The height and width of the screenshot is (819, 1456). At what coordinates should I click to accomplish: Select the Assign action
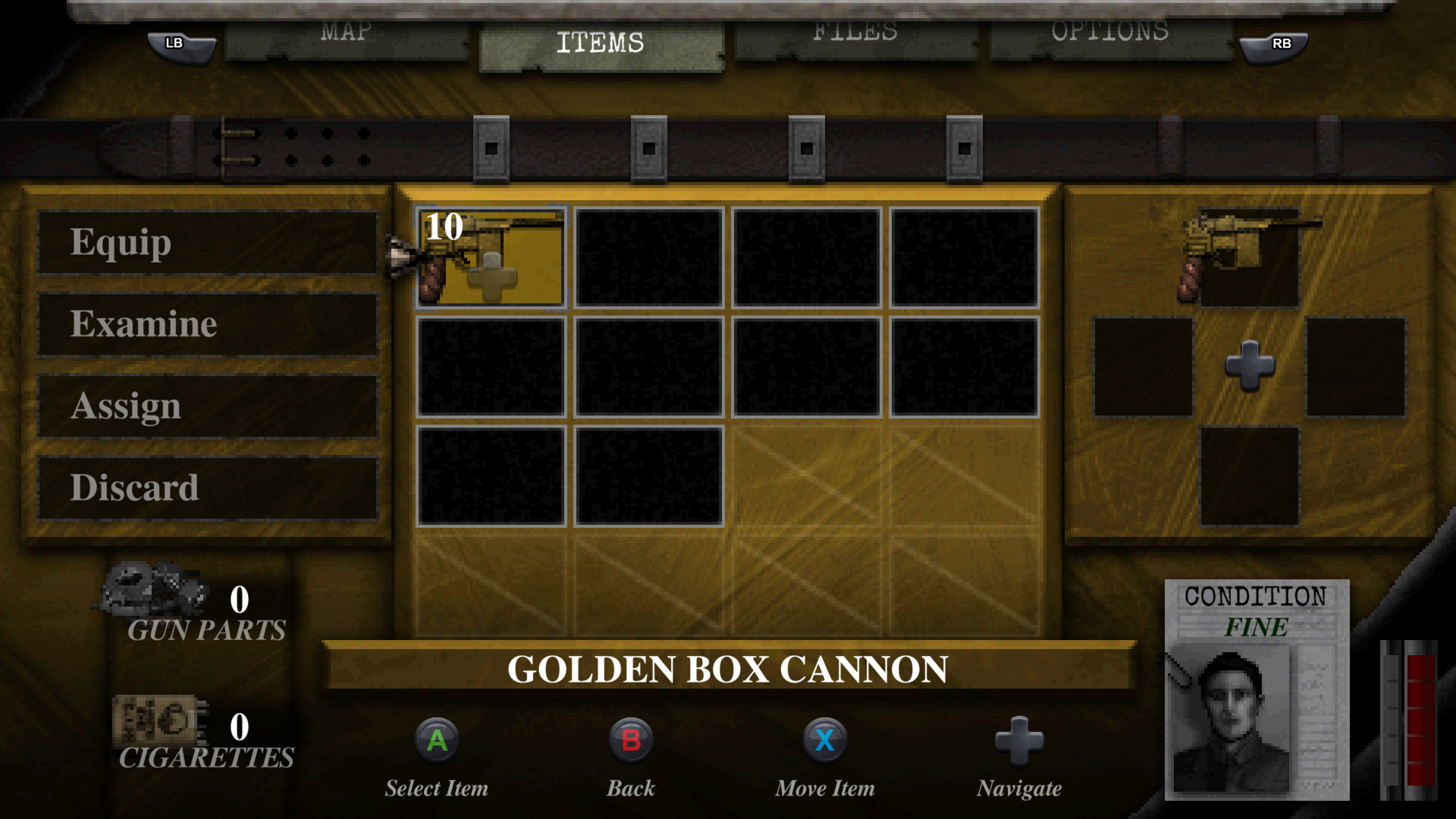[206, 406]
